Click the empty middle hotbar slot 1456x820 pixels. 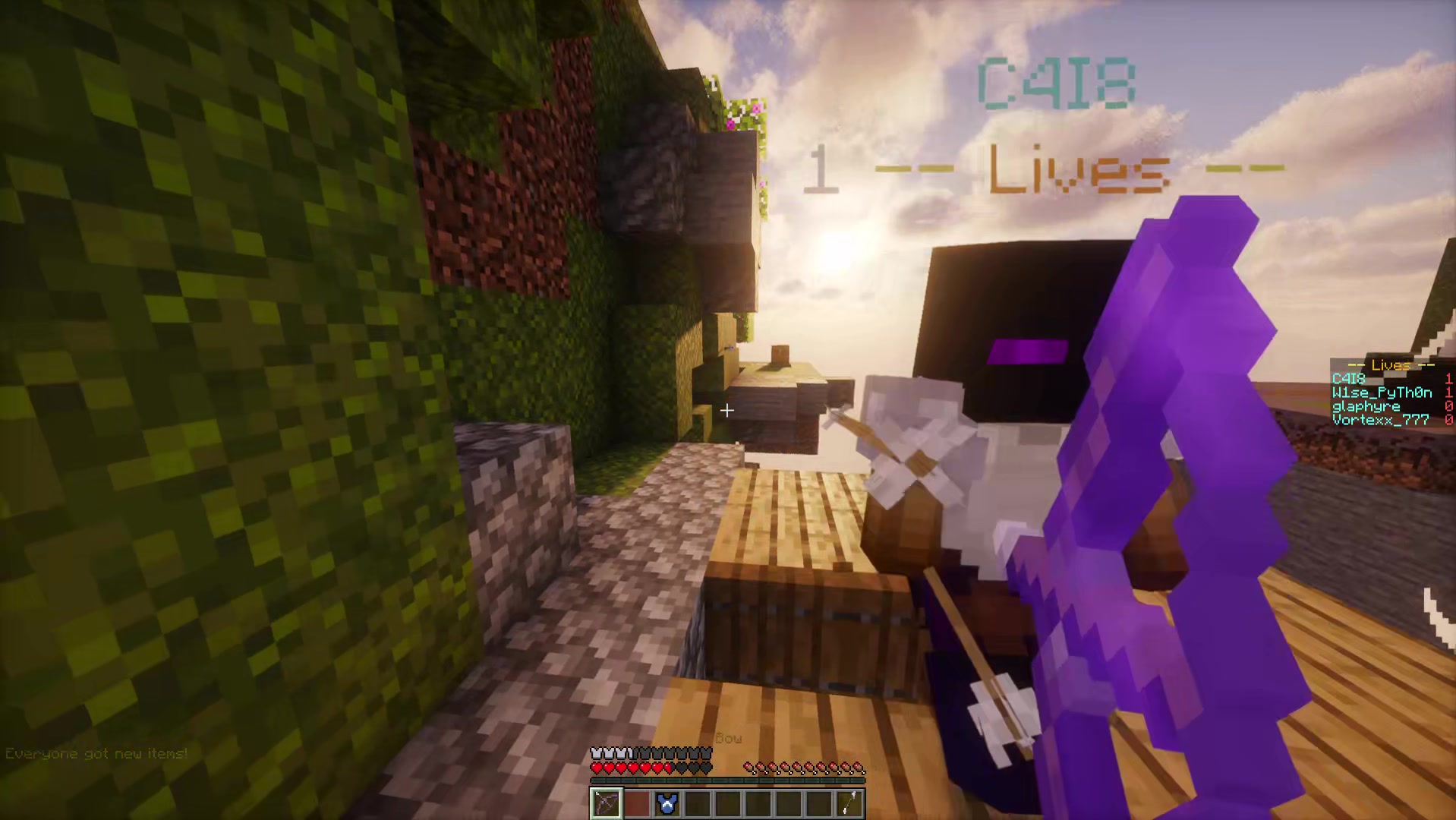[727, 803]
